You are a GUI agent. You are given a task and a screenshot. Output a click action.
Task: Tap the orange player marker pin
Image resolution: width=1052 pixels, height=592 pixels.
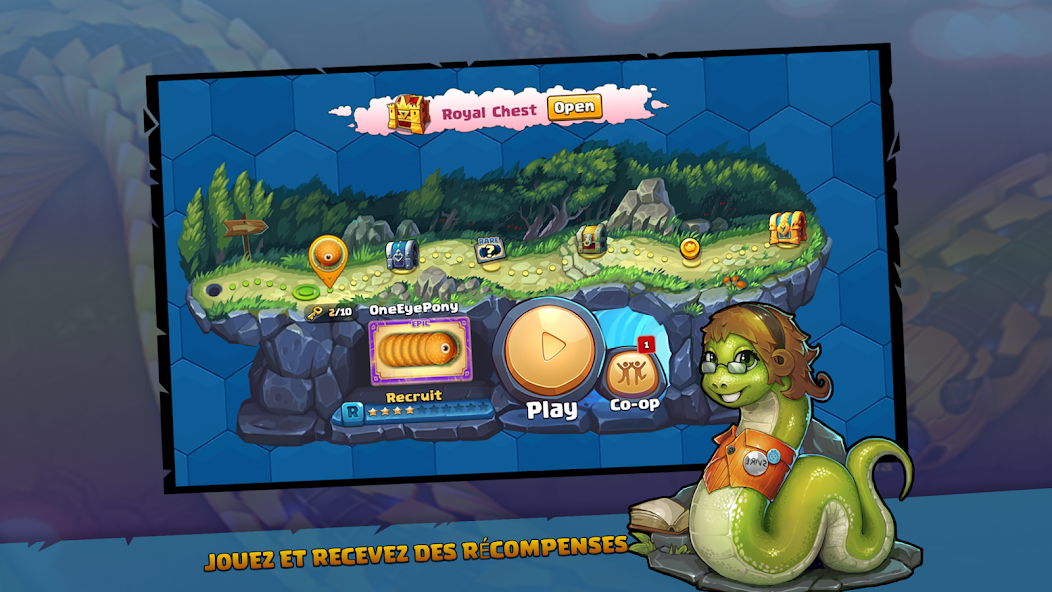[327, 260]
